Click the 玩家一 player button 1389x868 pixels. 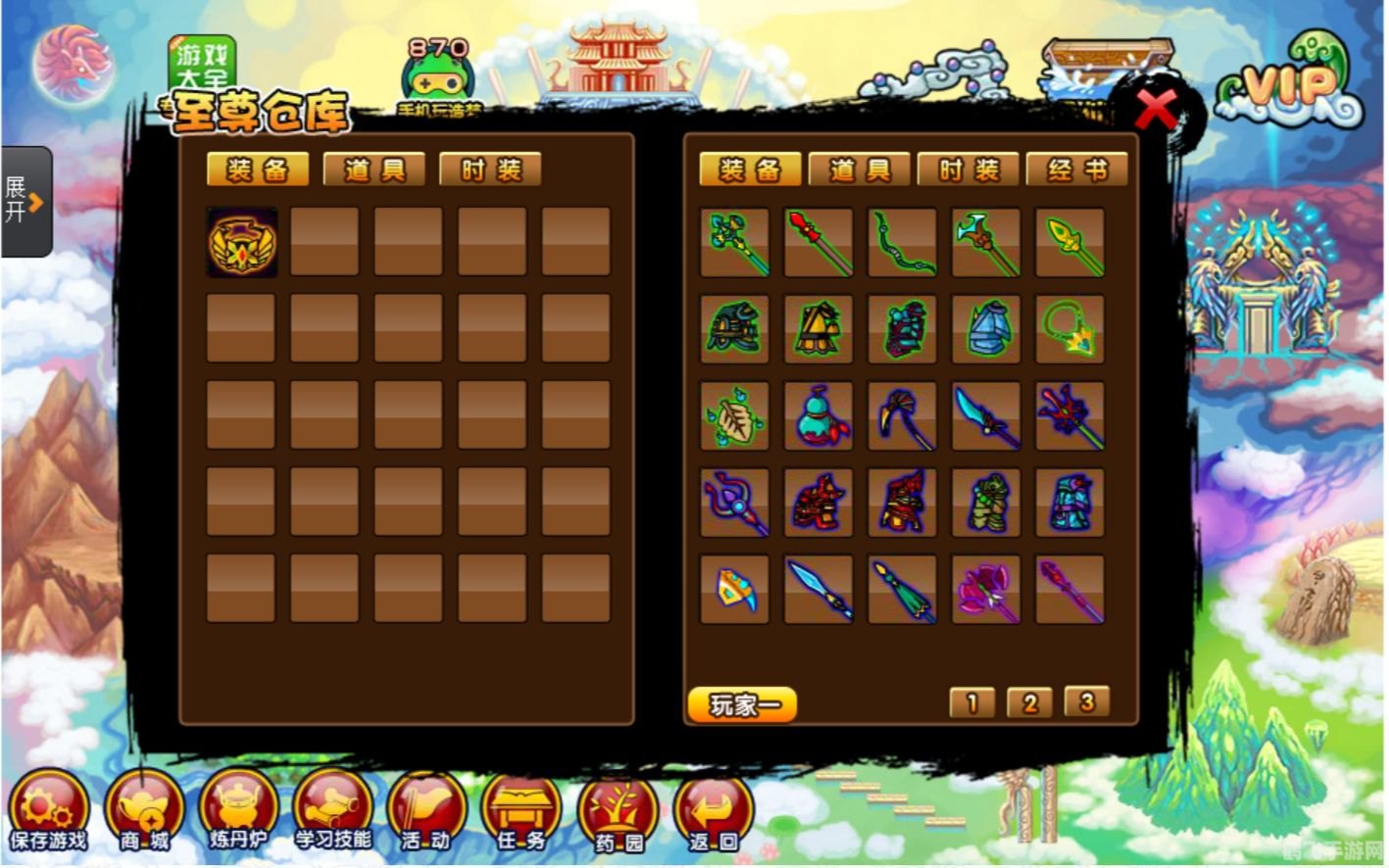(x=741, y=704)
